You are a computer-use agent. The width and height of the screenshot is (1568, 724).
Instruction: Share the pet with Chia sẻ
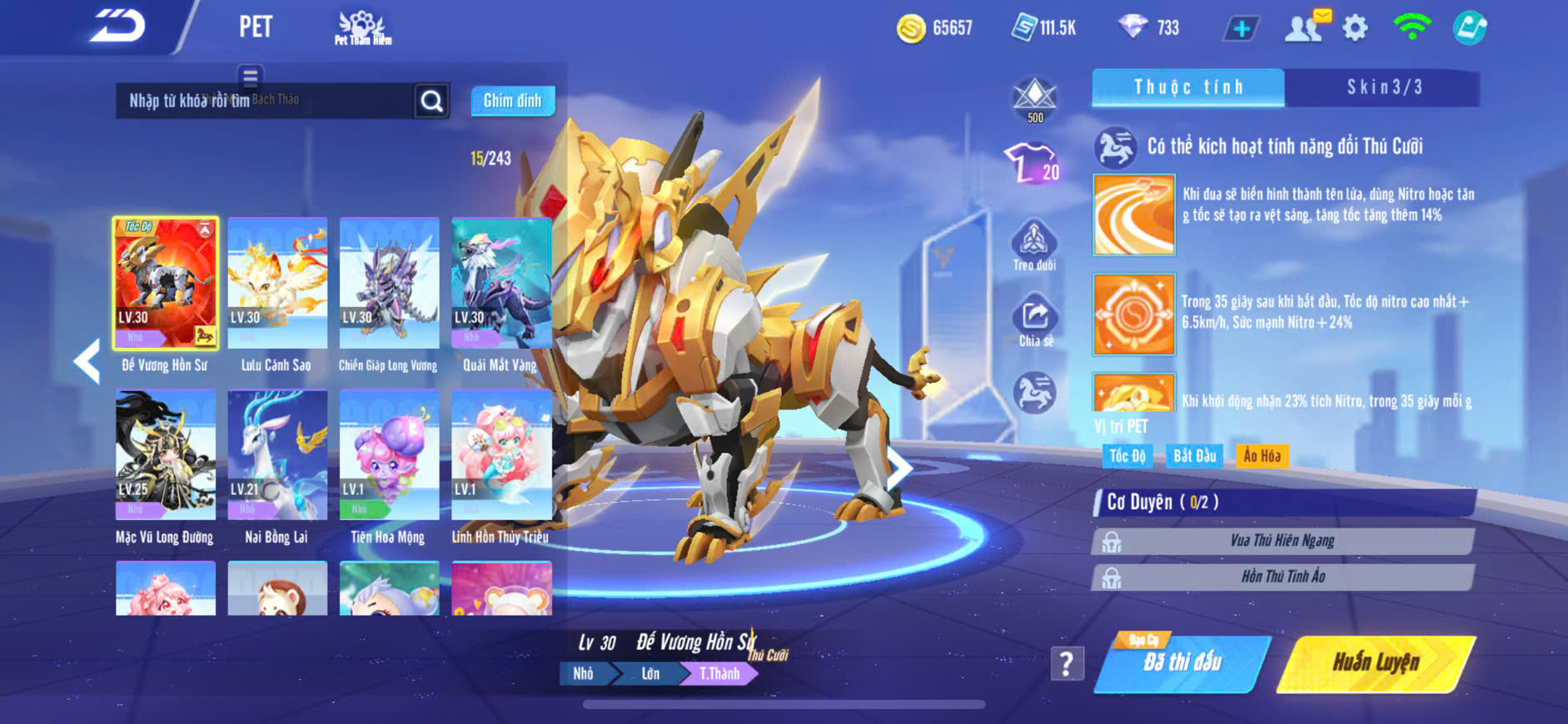pyautogui.click(x=1035, y=320)
